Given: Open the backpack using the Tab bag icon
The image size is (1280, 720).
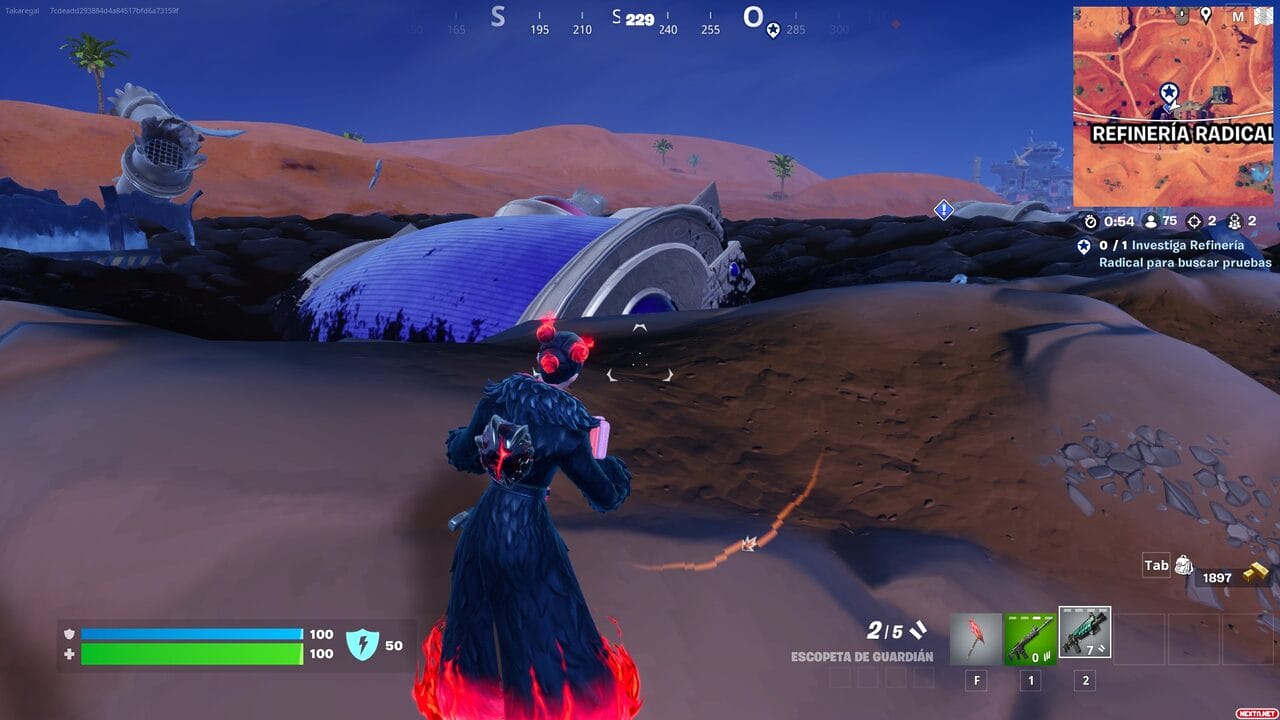Looking at the screenshot, I should pyautogui.click(x=1184, y=564).
